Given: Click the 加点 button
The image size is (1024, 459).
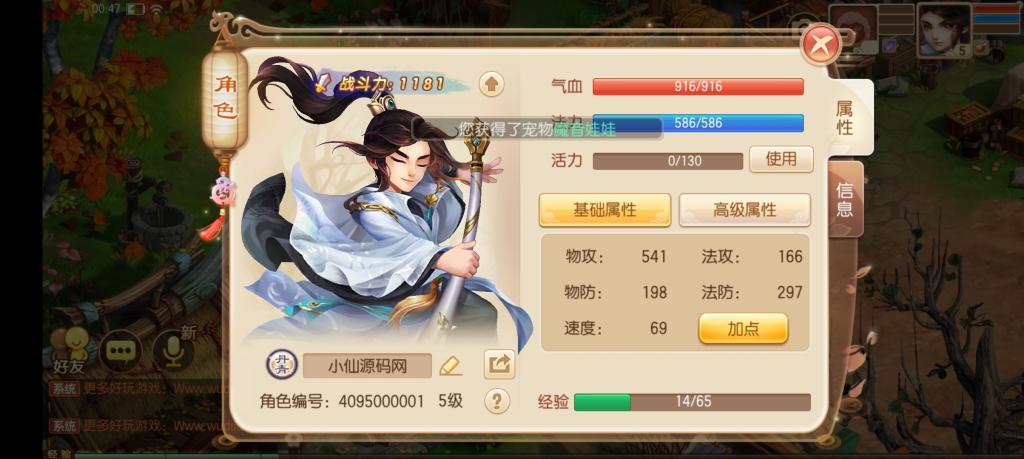Looking at the screenshot, I should [743, 328].
